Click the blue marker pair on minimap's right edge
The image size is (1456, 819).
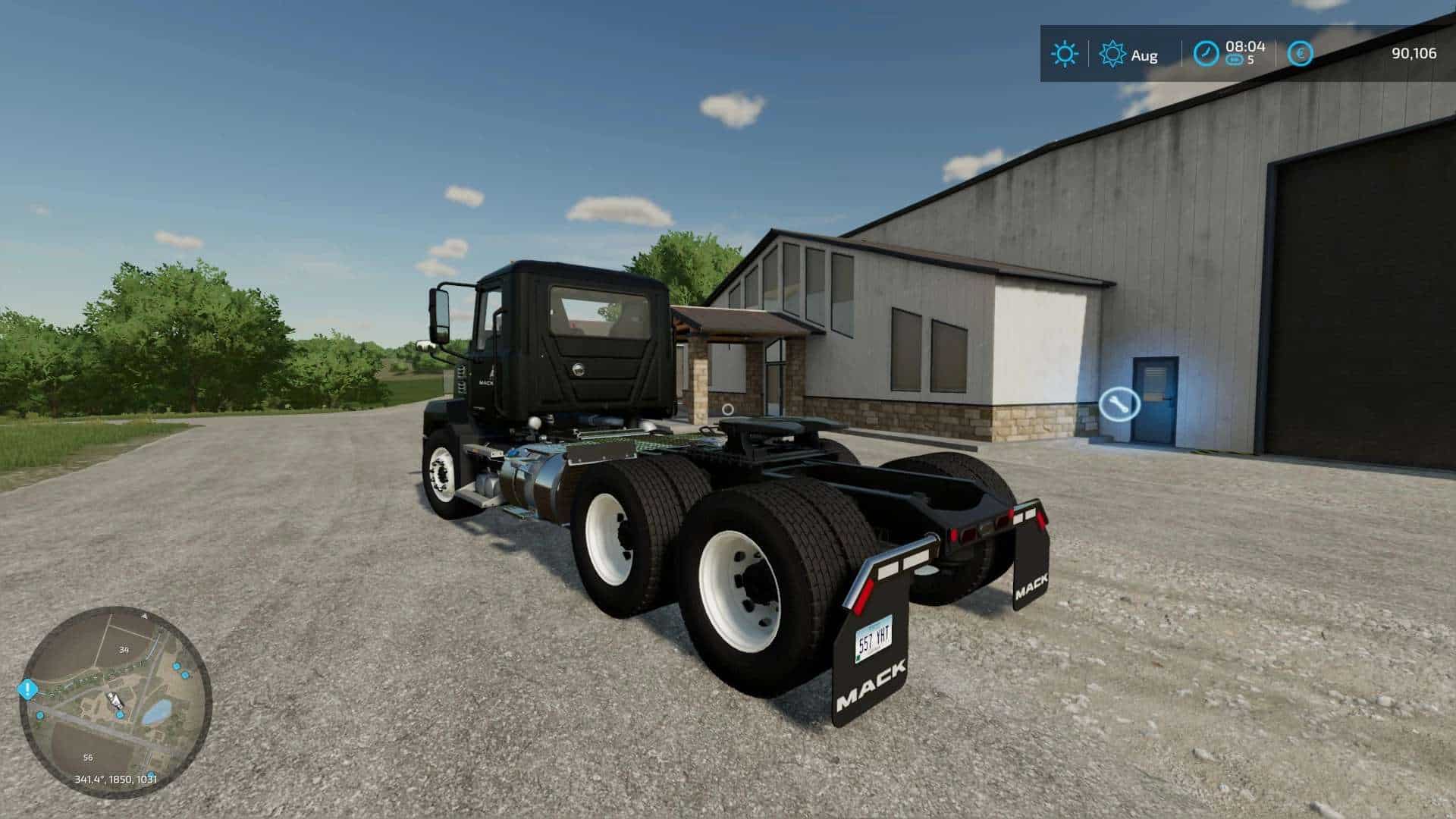click(x=180, y=670)
